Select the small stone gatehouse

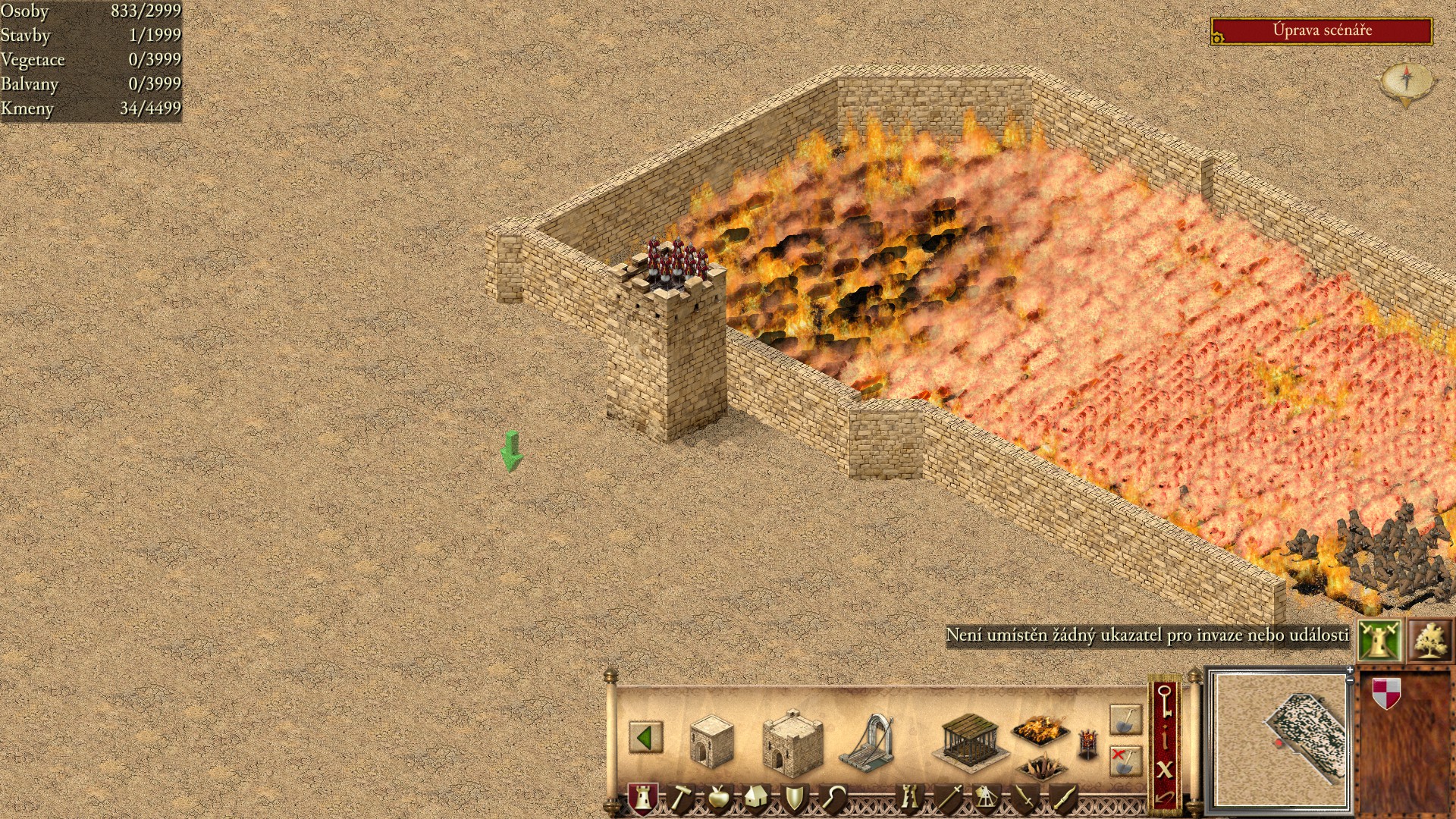(711, 741)
